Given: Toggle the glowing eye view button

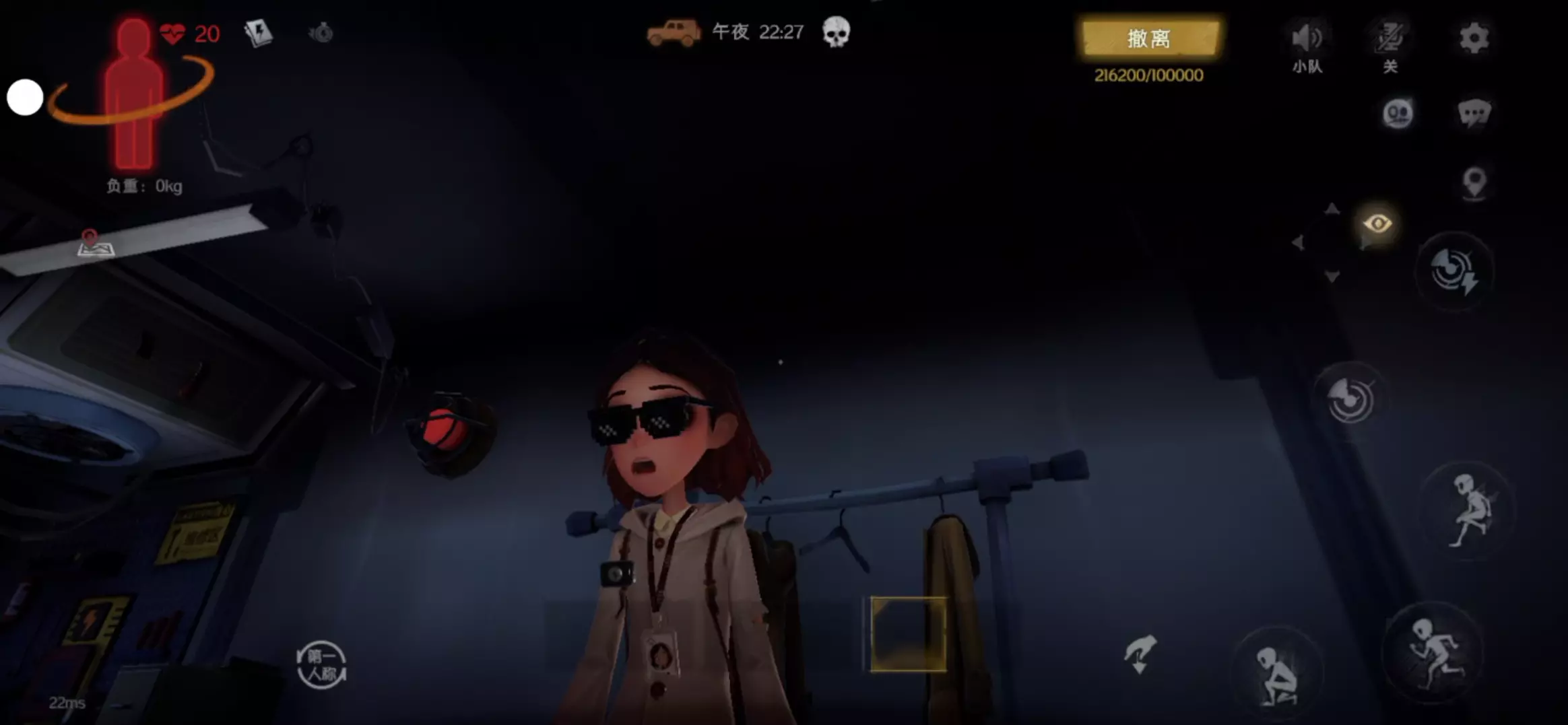Looking at the screenshot, I should (x=1377, y=223).
